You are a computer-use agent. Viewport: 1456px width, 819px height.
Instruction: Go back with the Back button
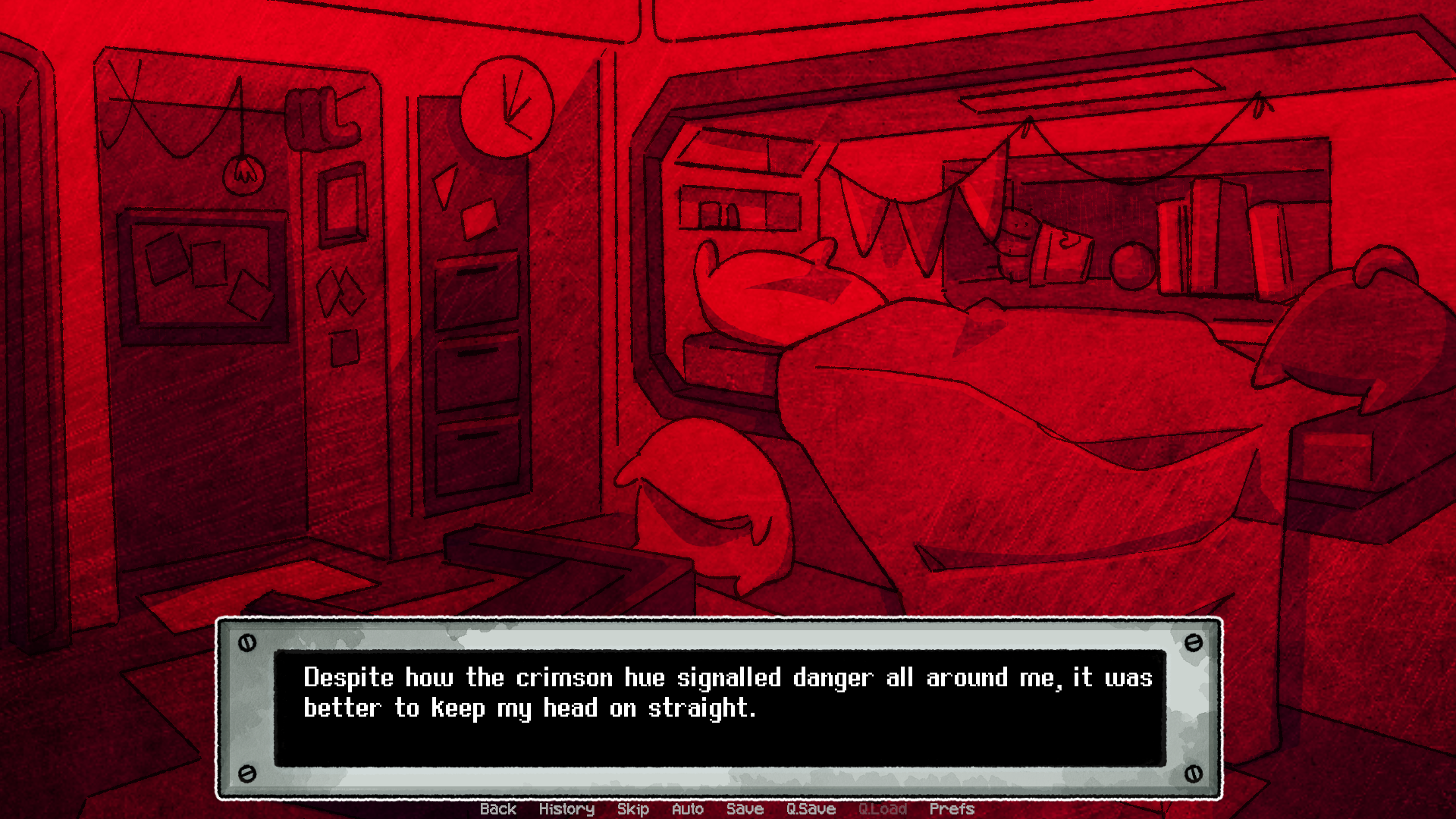(x=497, y=809)
